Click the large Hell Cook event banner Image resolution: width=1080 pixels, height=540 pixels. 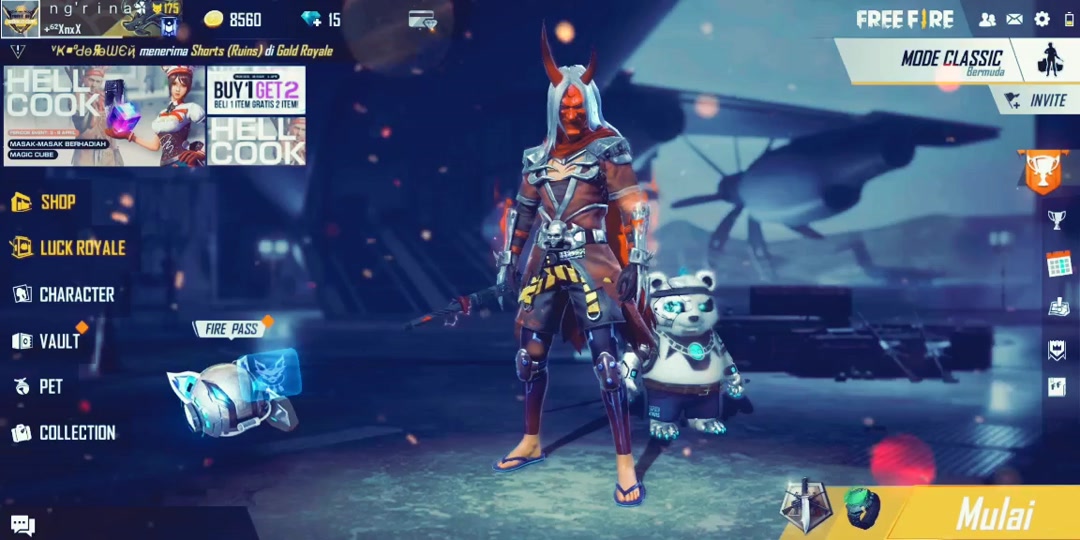104,115
